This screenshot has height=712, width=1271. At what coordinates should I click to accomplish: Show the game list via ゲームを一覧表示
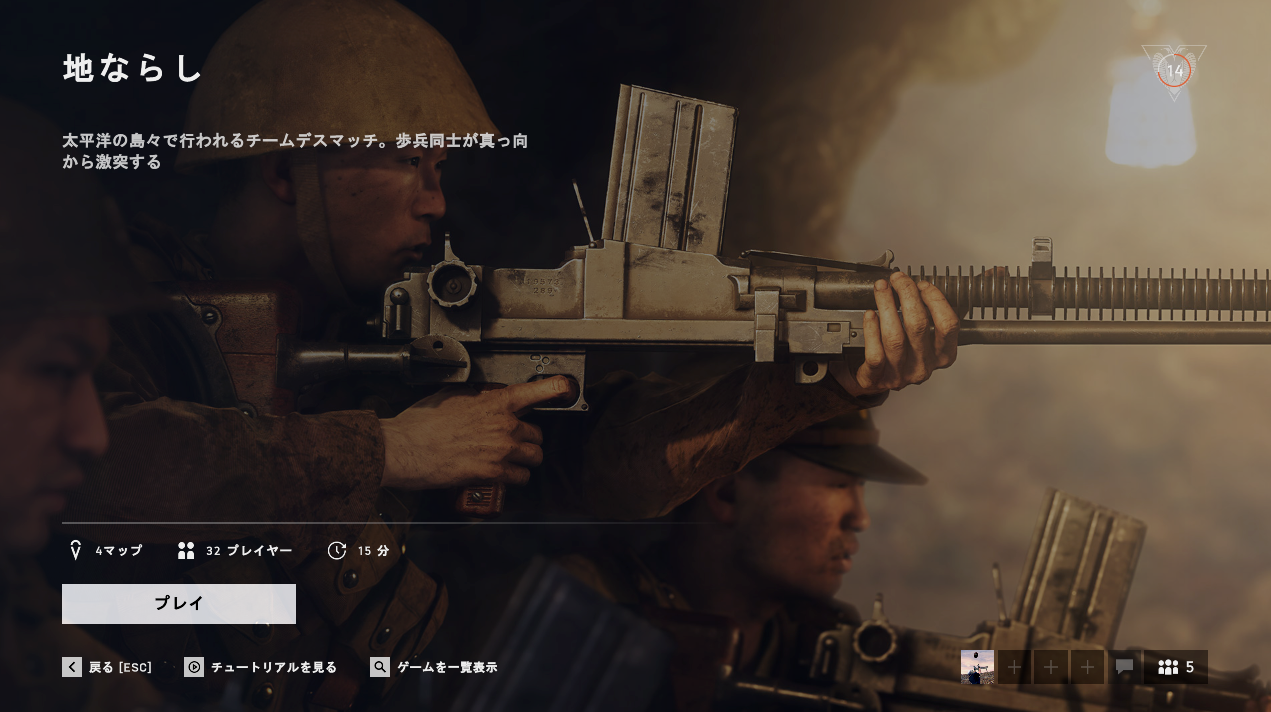pyautogui.click(x=434, y=667)
